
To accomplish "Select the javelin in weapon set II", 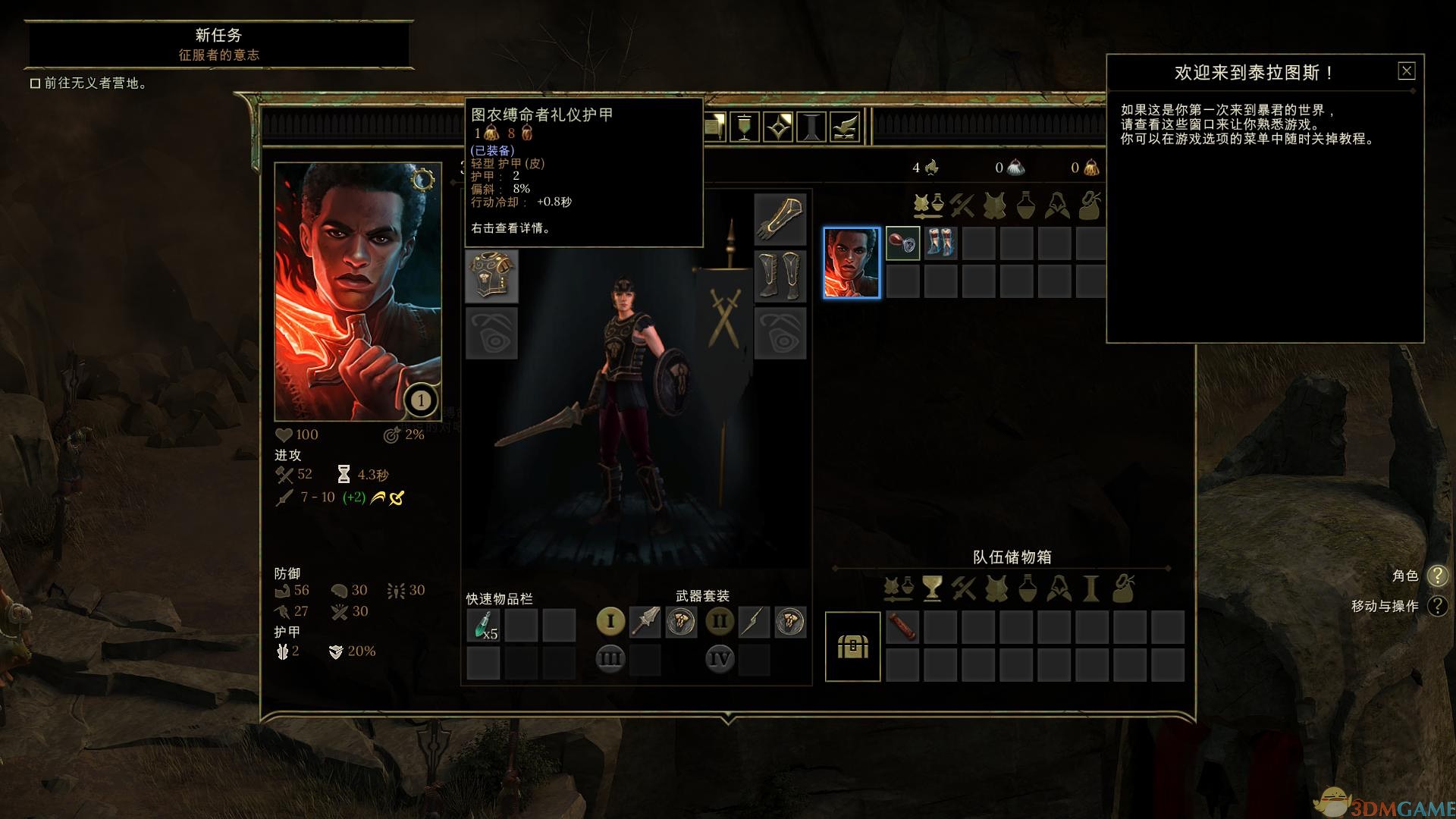I will pos(755,622).
